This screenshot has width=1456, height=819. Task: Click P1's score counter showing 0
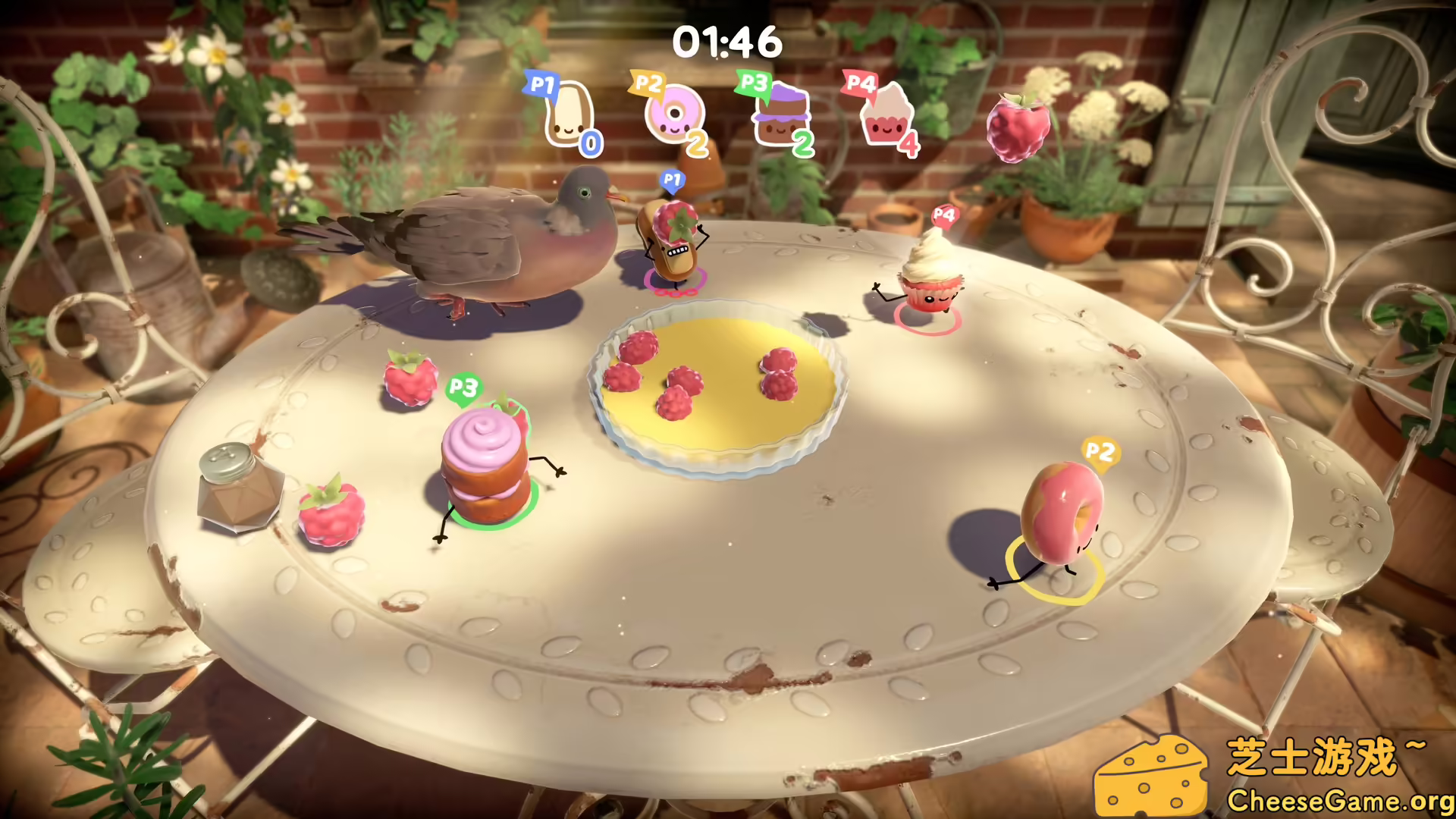tap(591, 142)
